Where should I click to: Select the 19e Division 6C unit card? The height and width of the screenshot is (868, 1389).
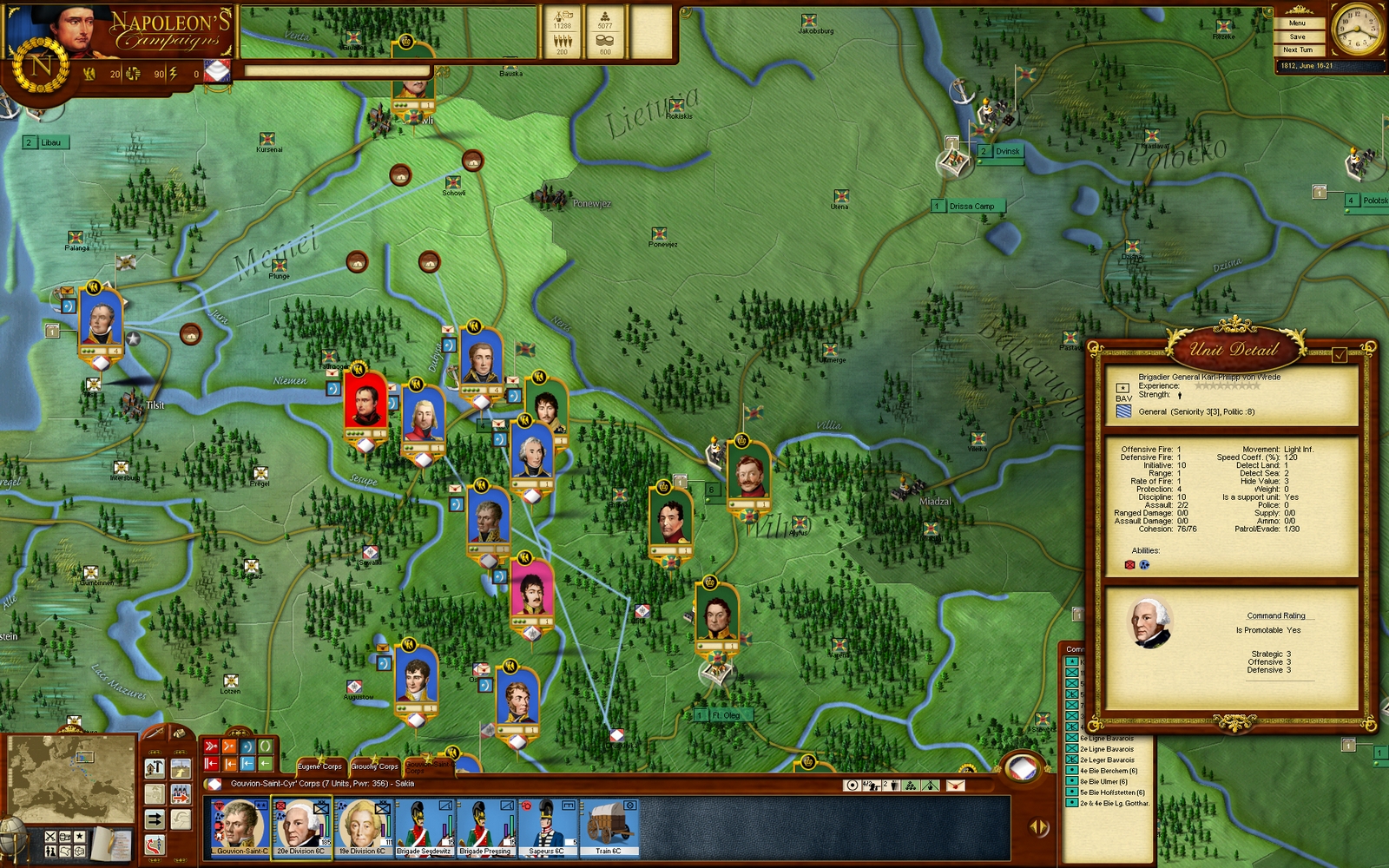coord(363,827)
